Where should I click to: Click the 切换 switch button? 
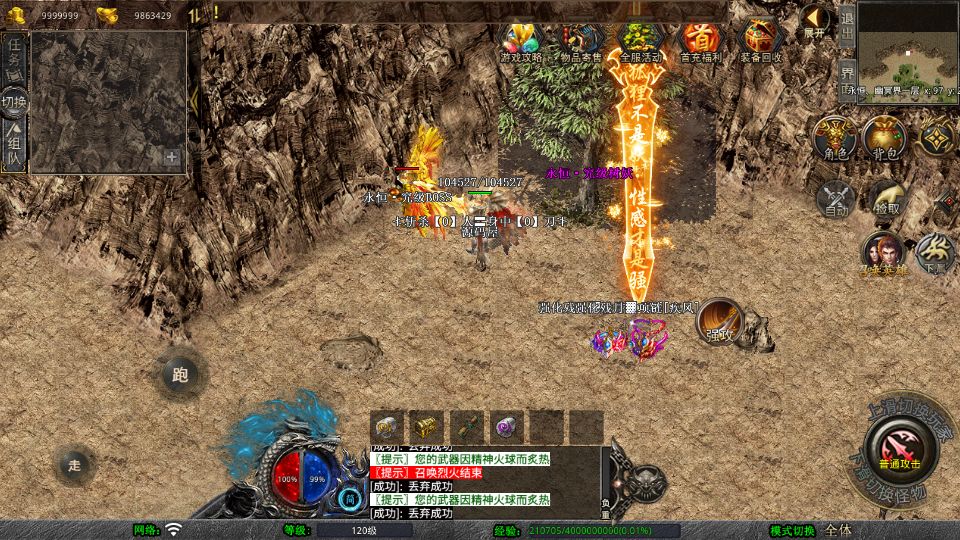[x=14, y=102]
